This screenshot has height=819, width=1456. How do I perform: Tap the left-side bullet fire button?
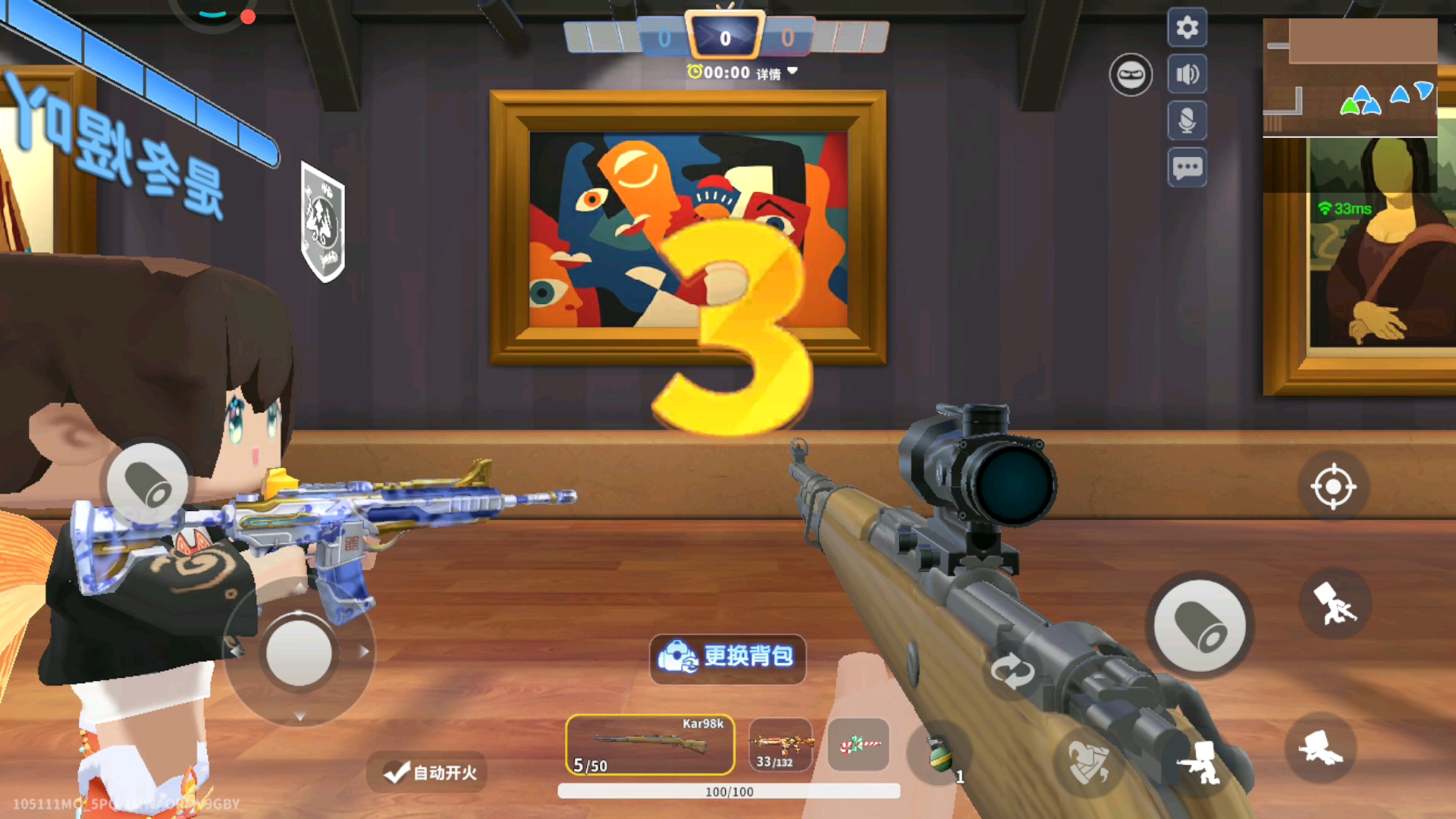[147, 484]
